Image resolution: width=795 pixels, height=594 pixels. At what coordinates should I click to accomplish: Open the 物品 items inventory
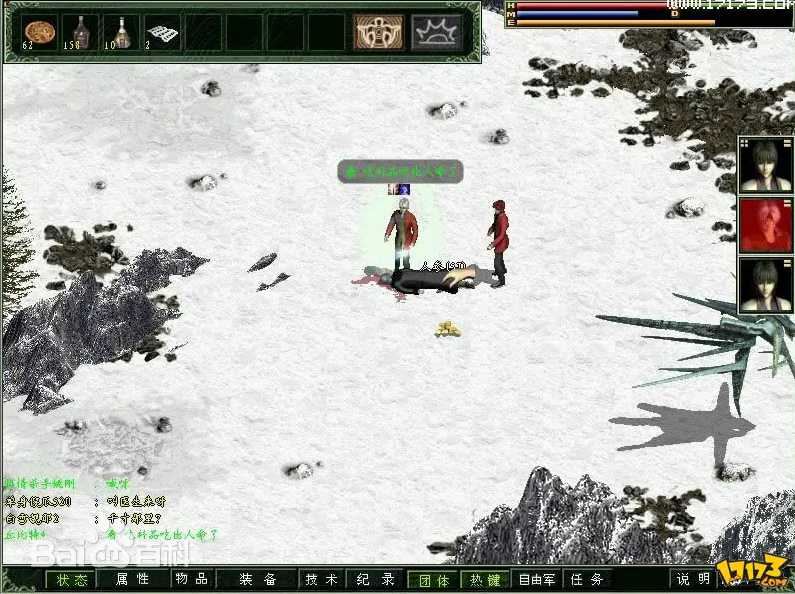[x=191, y=579]
